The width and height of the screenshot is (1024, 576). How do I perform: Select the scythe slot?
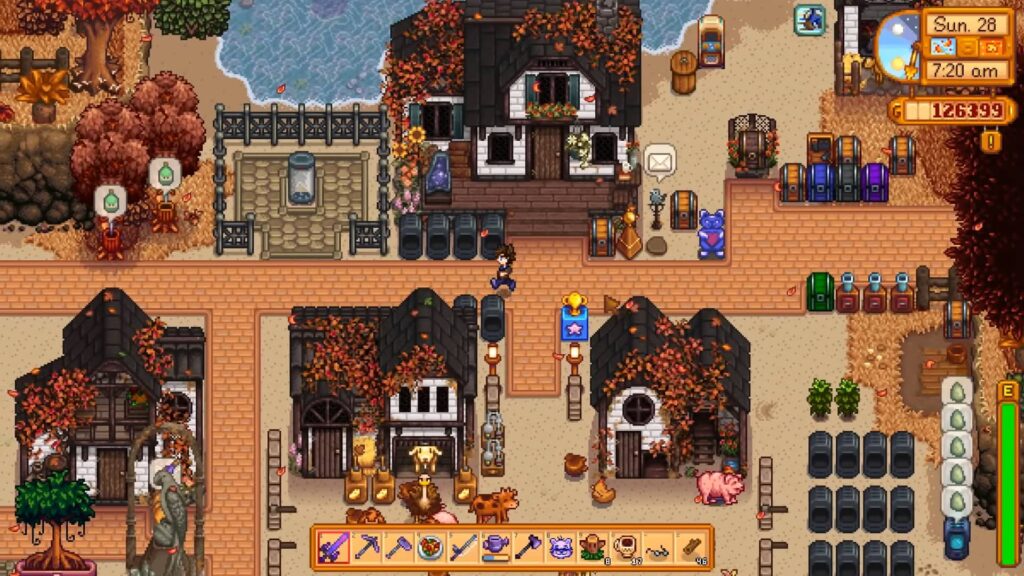[463, 547]
